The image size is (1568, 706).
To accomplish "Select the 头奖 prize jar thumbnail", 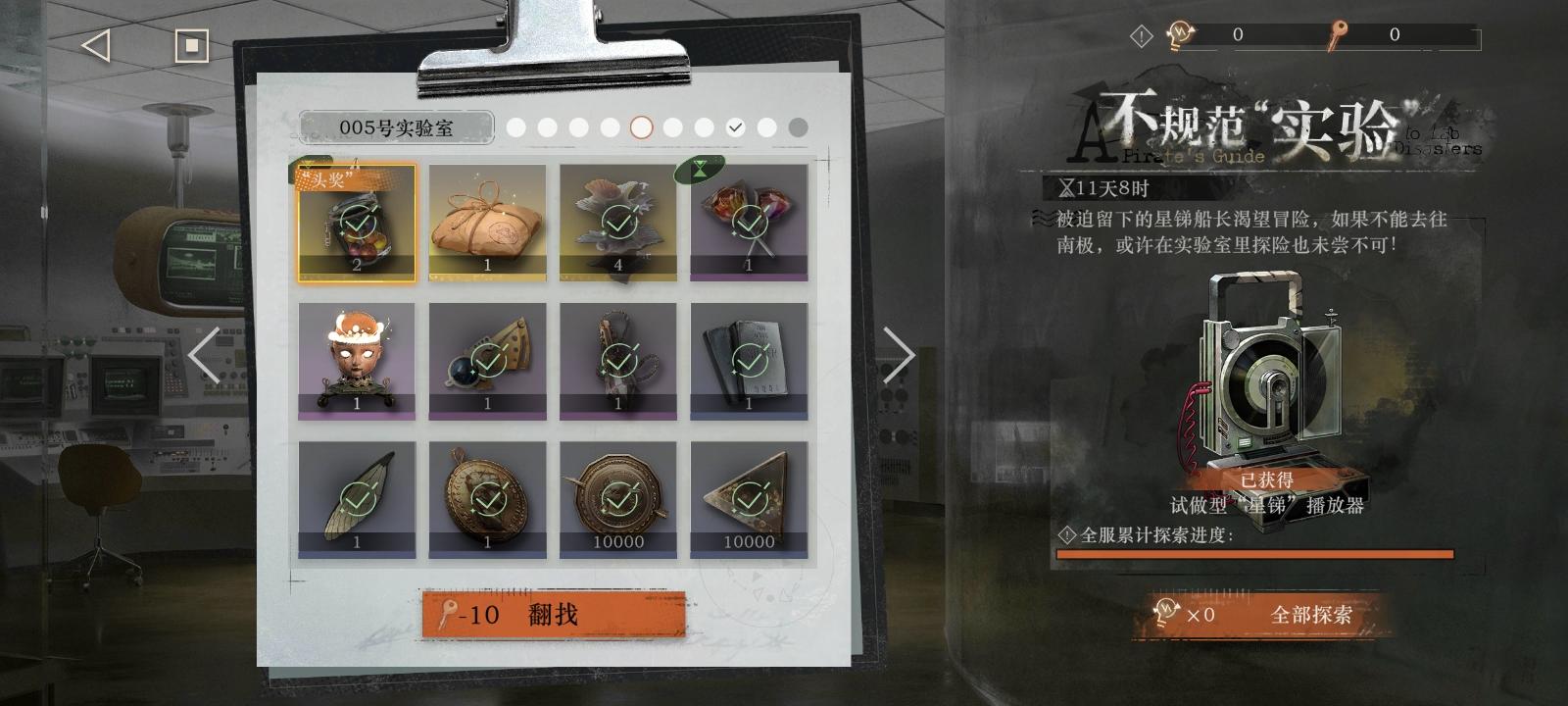I will pyautogui.click(x=356, y=224).
